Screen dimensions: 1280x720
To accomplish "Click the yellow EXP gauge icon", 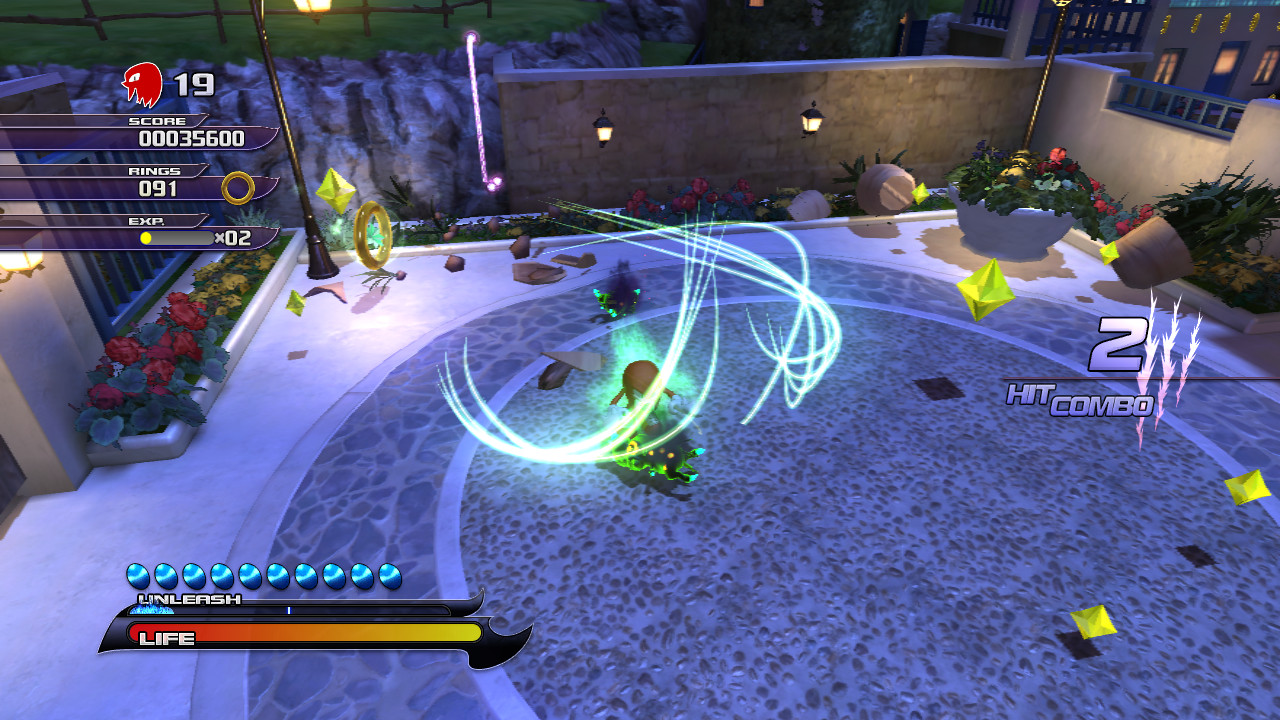I will click(147, 235).
